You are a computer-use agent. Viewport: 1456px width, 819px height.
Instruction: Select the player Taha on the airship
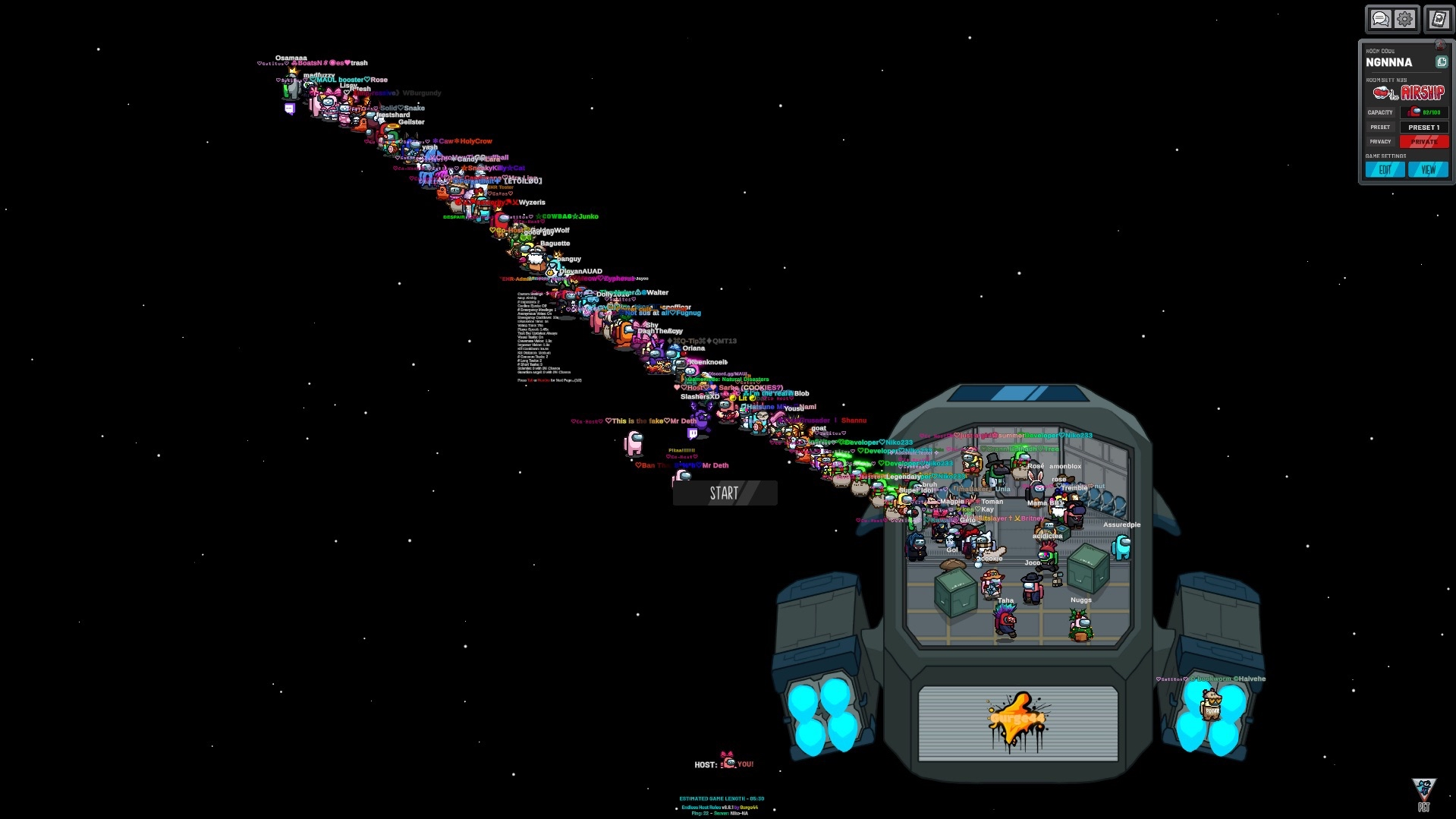pos(1003,619)
